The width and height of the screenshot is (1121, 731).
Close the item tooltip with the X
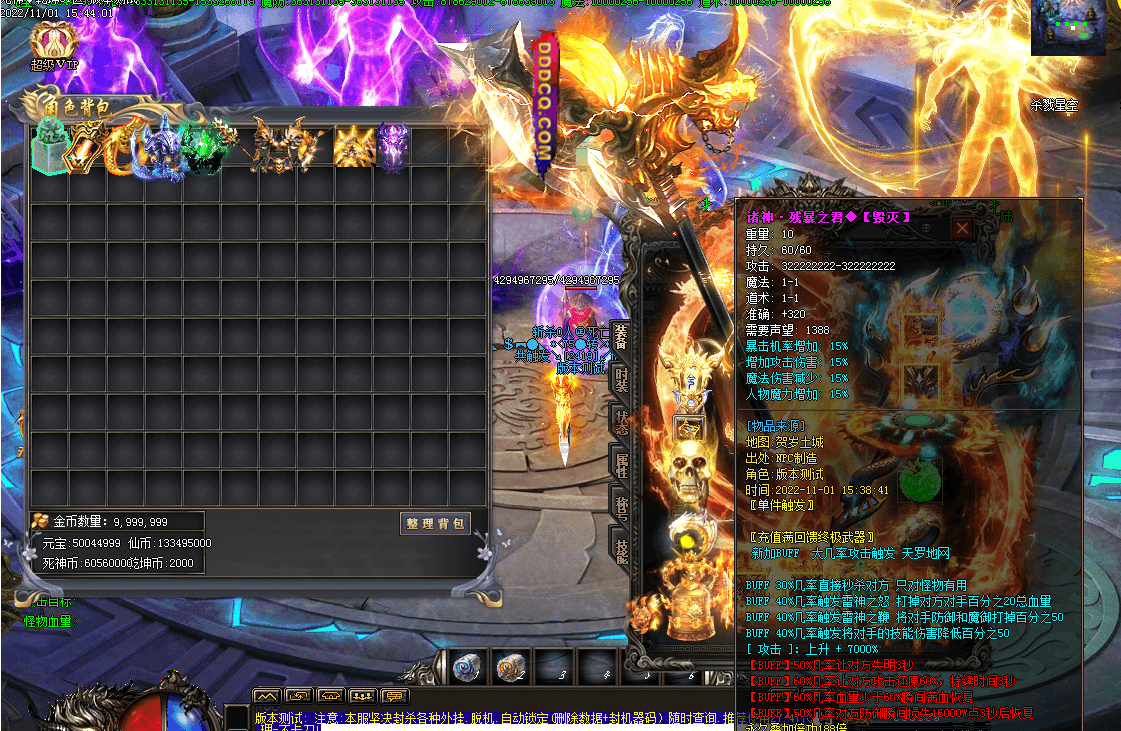(961, 228)
